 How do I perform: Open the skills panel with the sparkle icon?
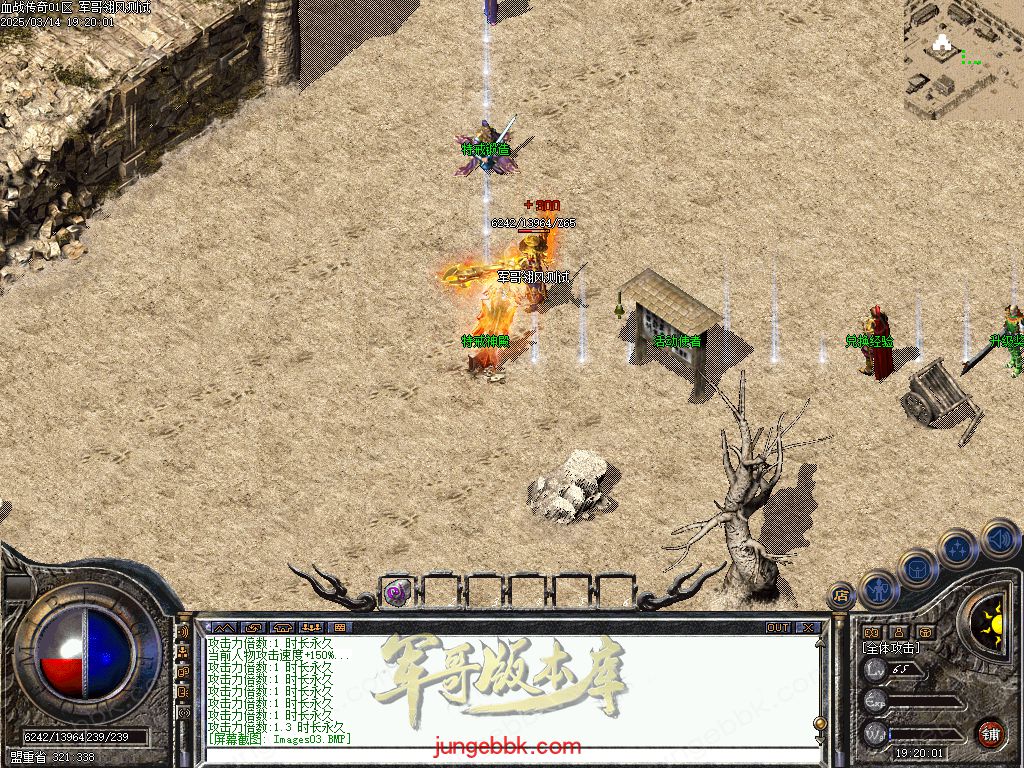click(958, 549)
